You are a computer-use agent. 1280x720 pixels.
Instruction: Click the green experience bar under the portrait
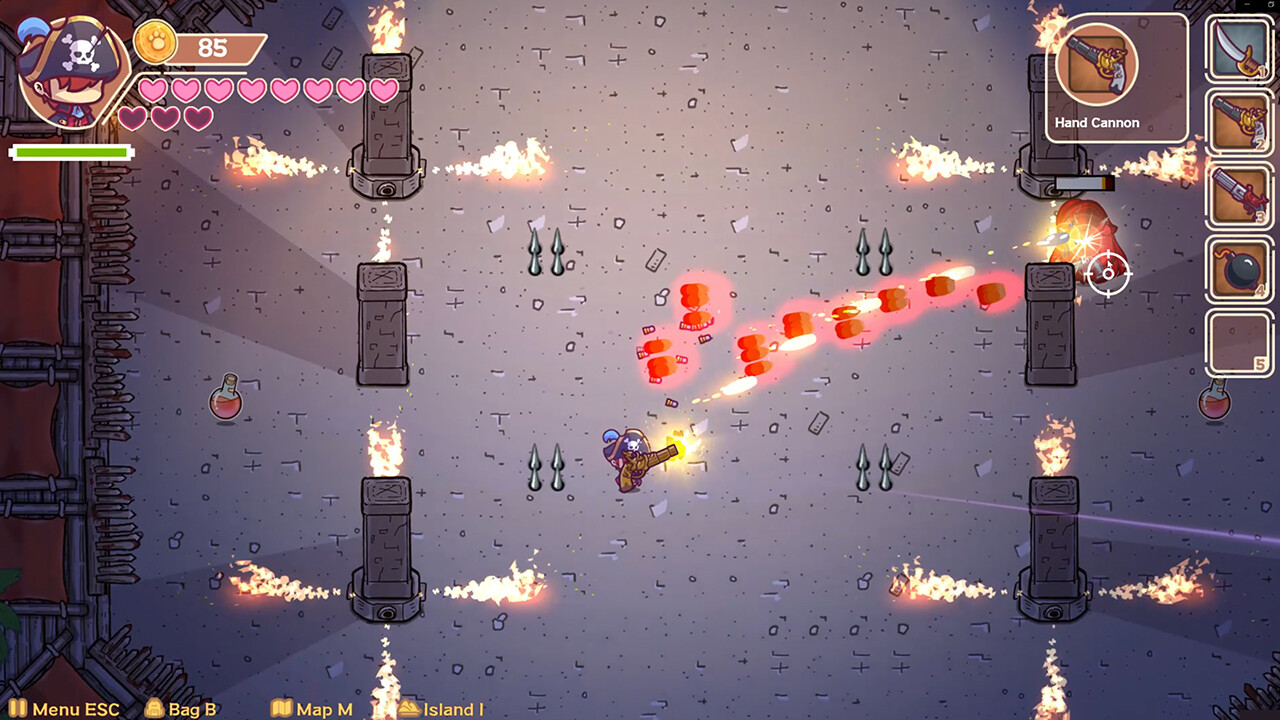70,151
